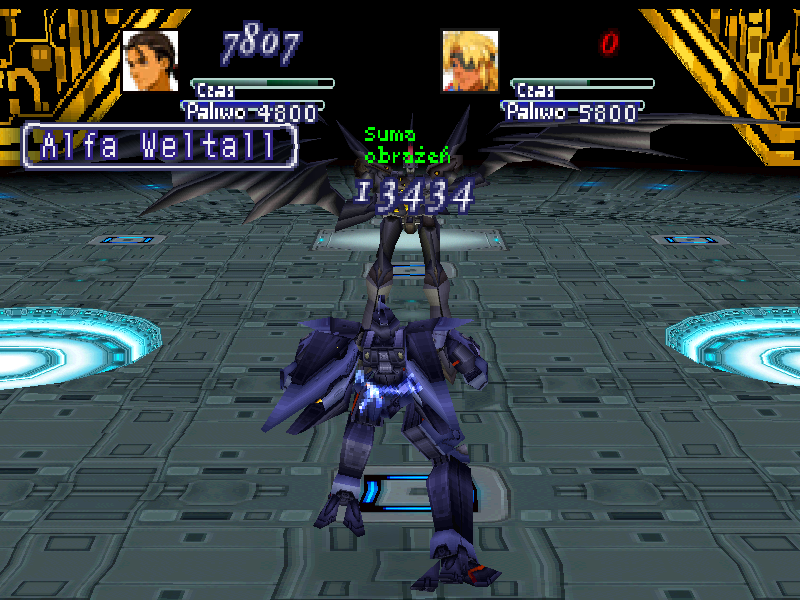Select the brown-haired pilot portrait
This screenshot has width=800, height=600.
pos(150,60)
